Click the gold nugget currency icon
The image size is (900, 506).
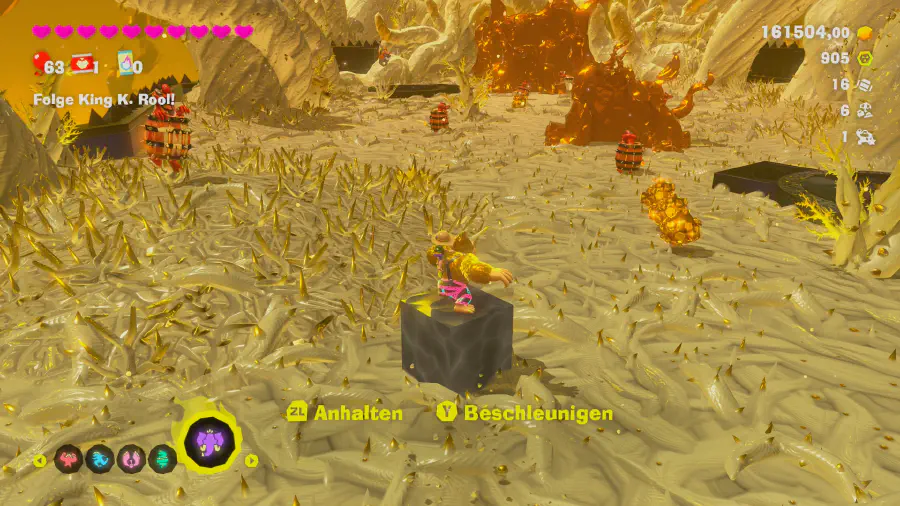tap(865, 32)
